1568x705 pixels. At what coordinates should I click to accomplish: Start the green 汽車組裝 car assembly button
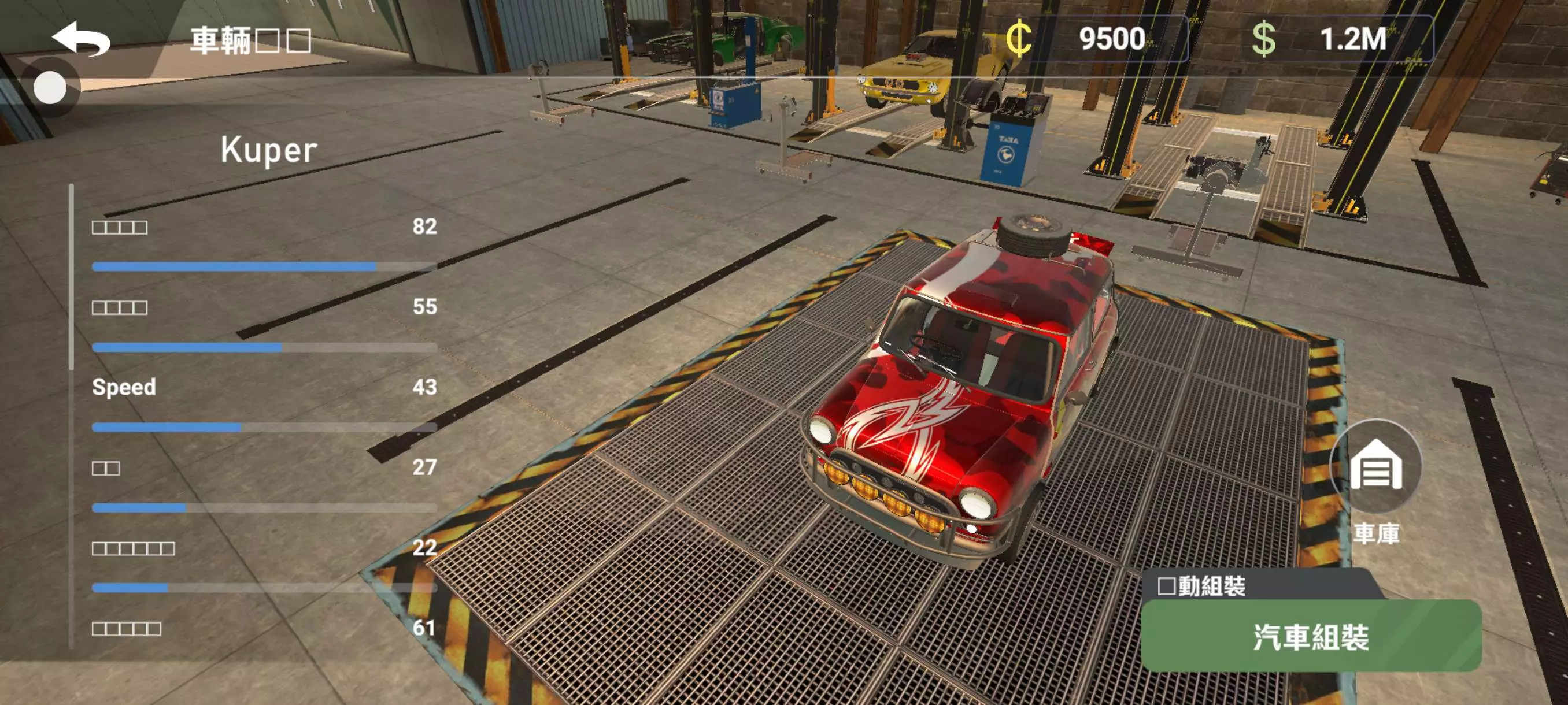(1311, 637)
